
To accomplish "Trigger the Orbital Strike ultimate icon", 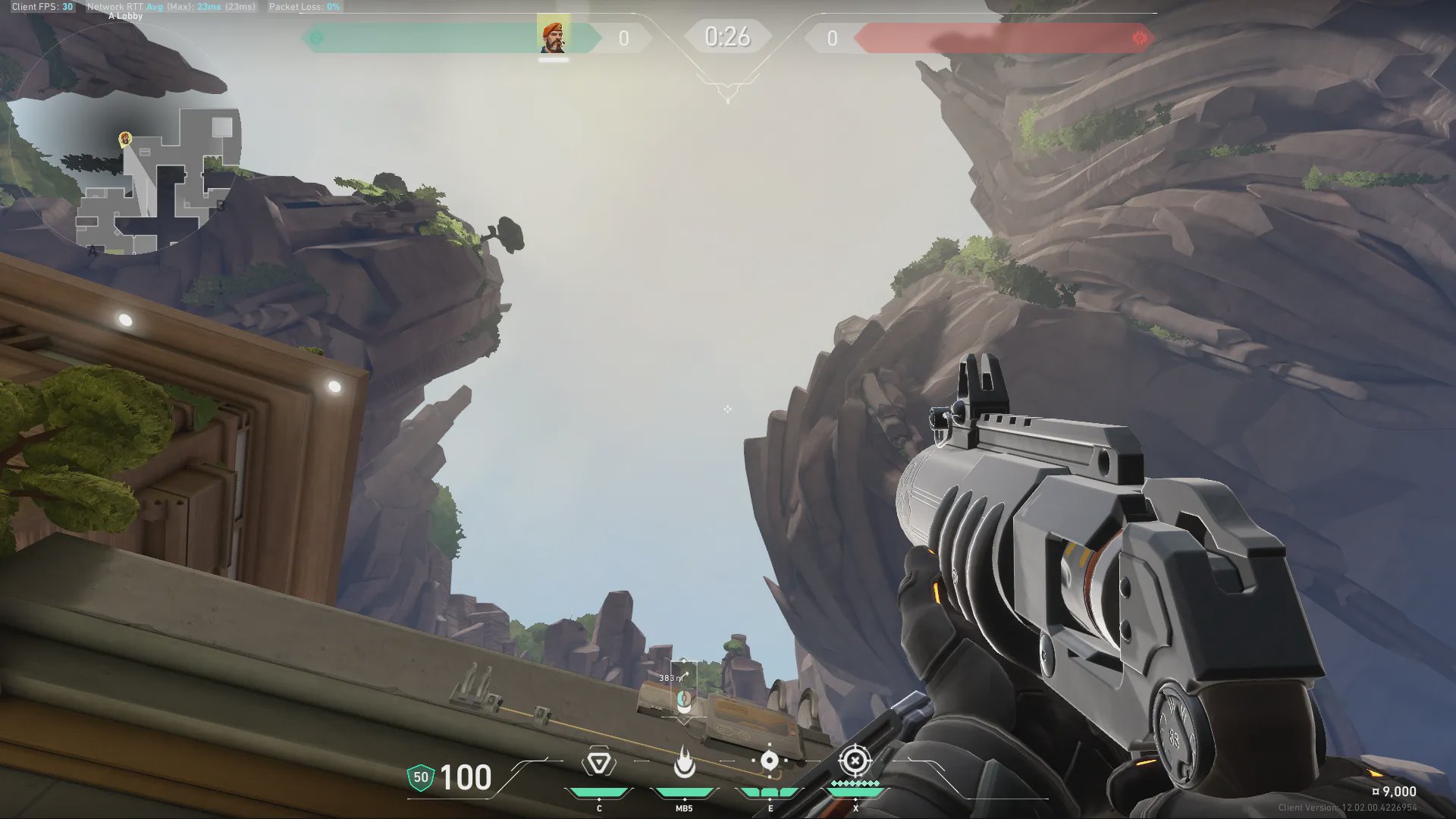I will pos(855,761).
